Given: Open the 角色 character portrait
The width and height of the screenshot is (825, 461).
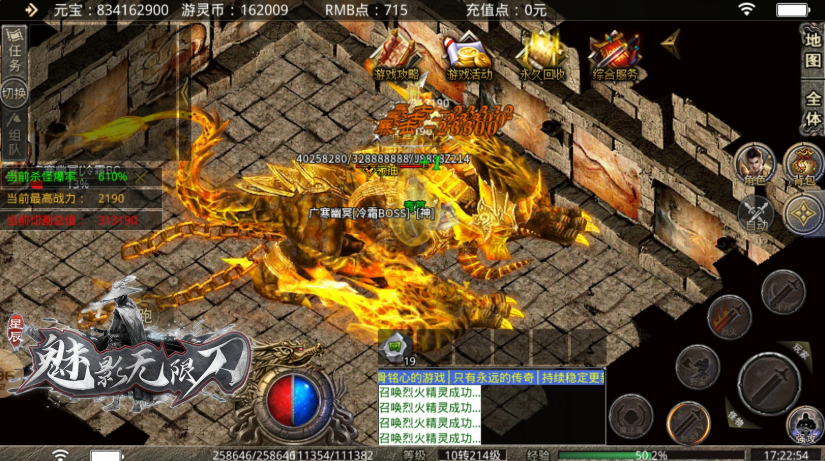Looking at the screenshot, I should [x=753, y=165].
